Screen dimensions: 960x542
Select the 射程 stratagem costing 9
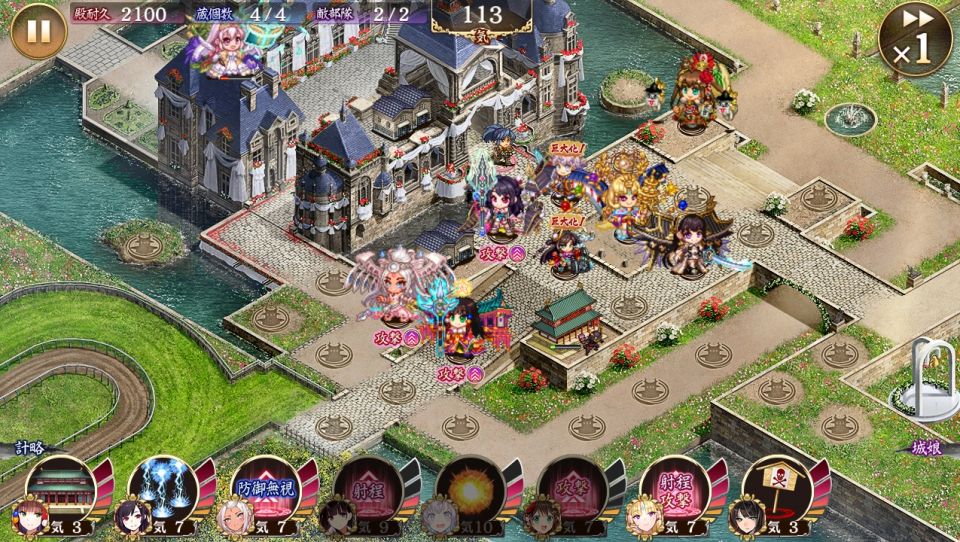coord(367,489)
